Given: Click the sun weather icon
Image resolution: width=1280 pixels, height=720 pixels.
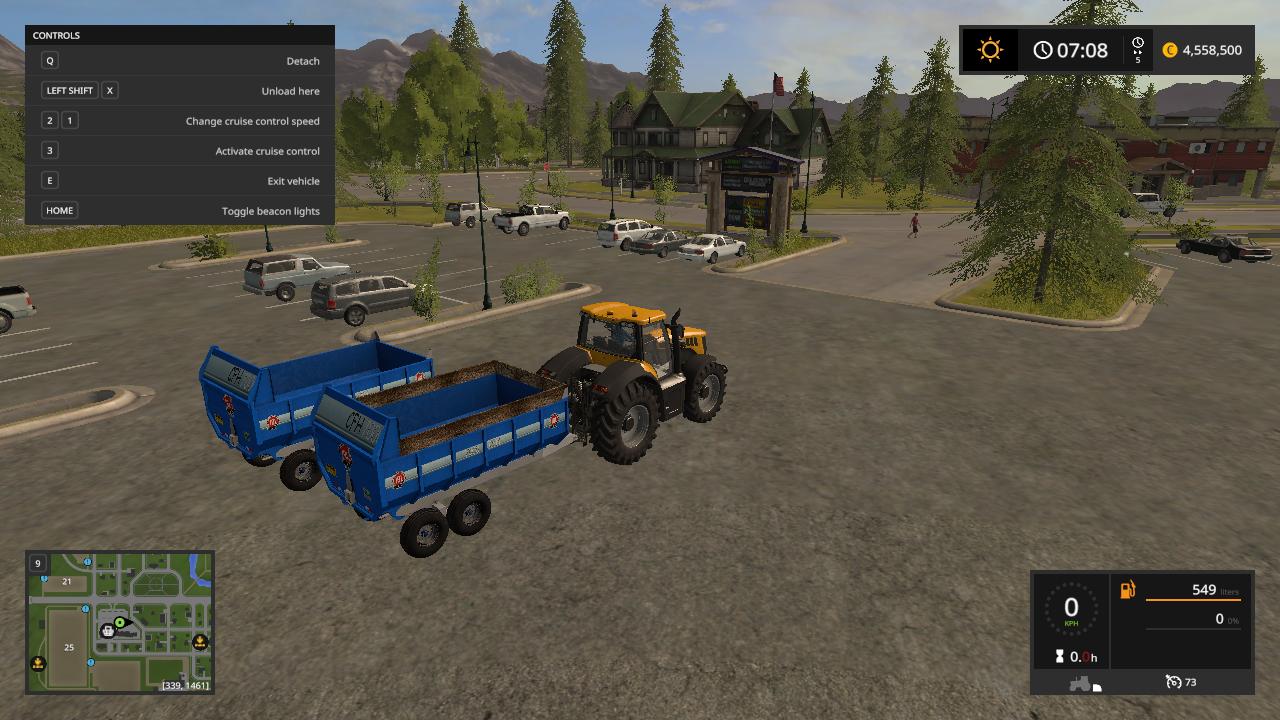Looking at the screenshot, I should [990, 50].
